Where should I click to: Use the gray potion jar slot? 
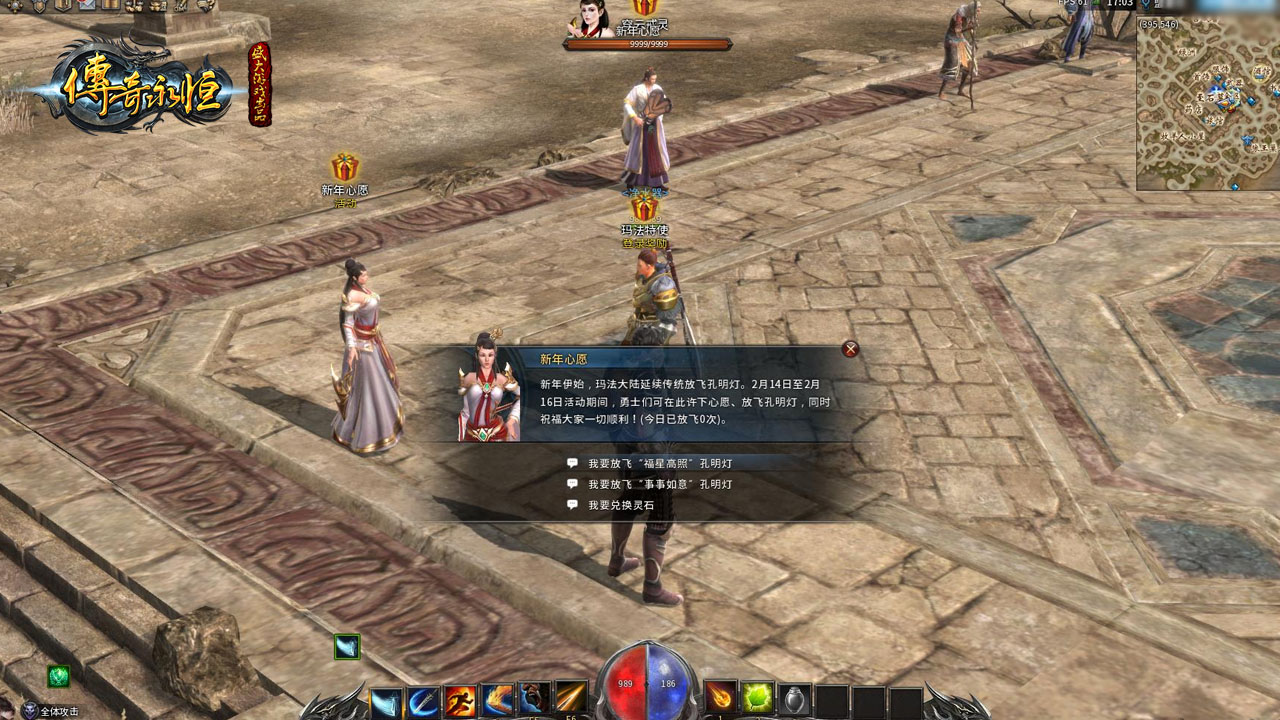pyautogui.click(x=794, y=699)
